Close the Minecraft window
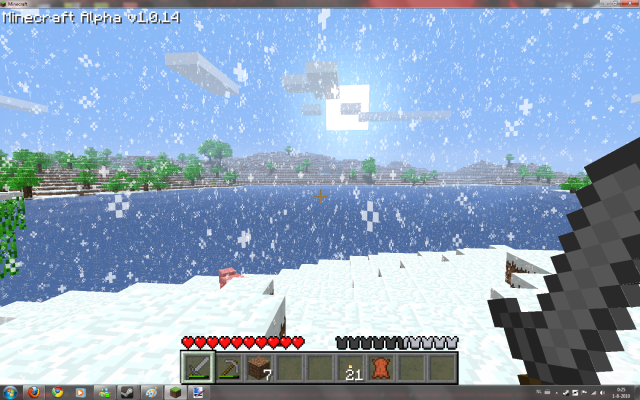This screenshot has height=400, width=640. click(x=628, y=5)
